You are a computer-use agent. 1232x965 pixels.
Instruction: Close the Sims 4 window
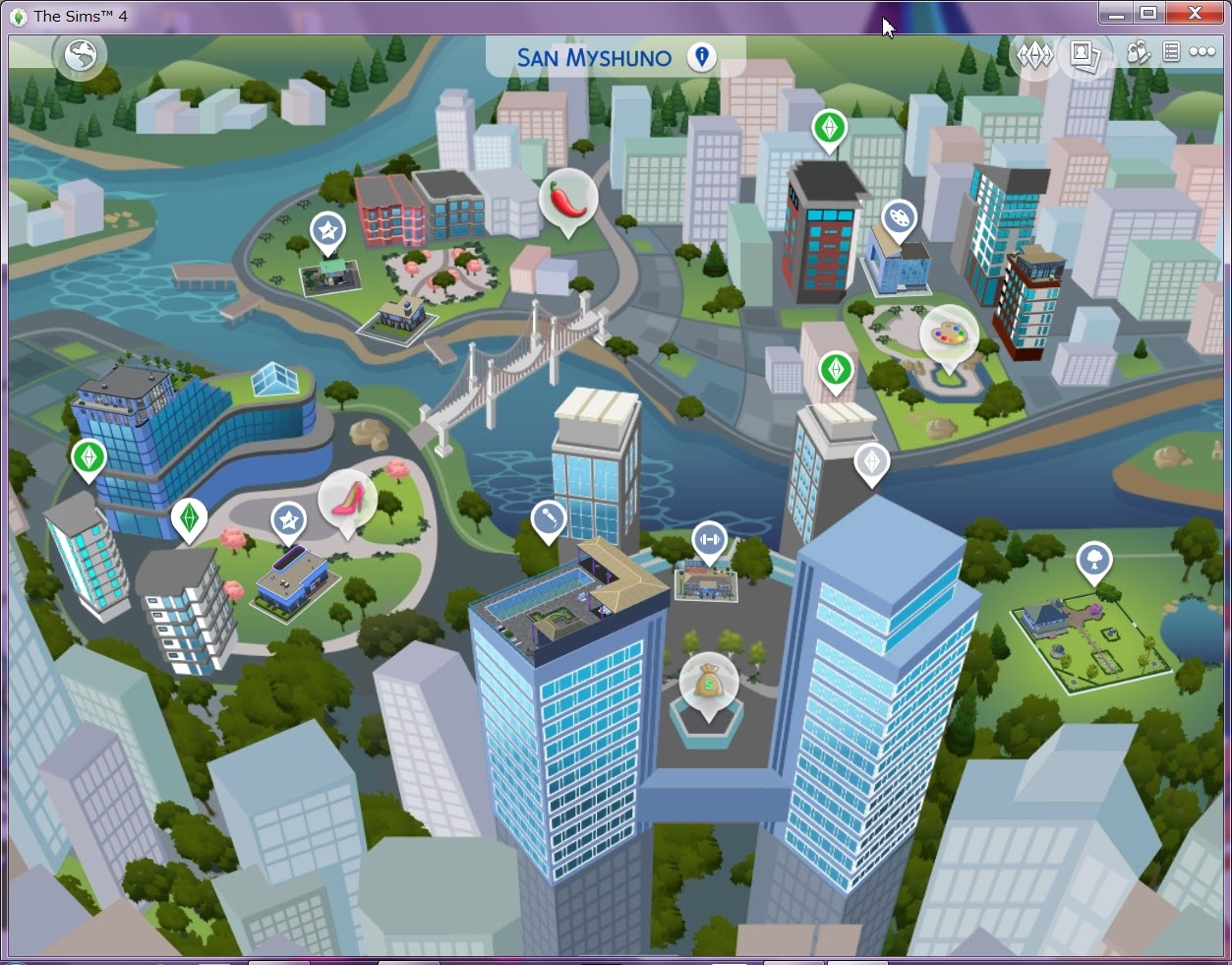(1195, 13)
